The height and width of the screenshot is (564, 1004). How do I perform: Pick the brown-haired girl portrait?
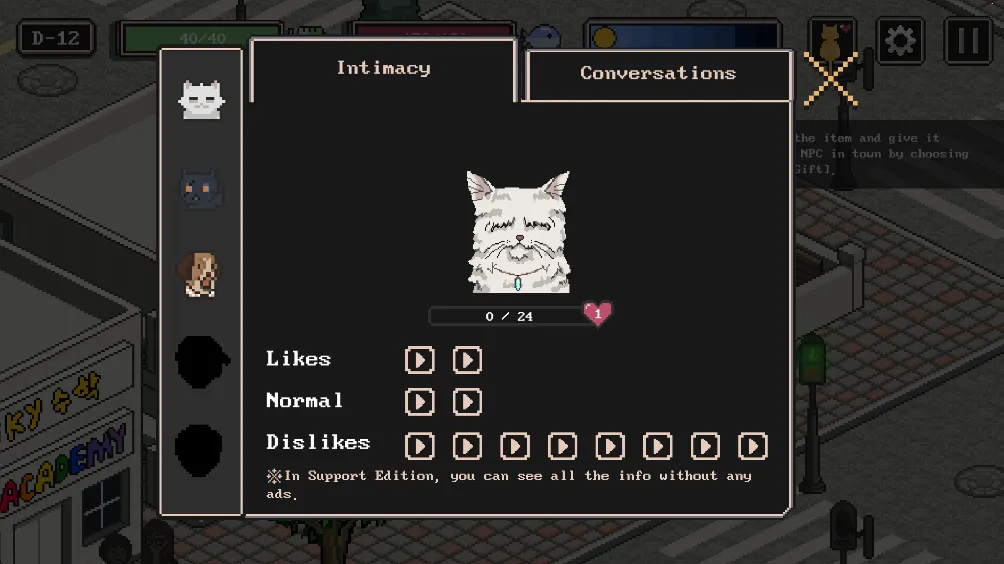click(x=200, y=273)
